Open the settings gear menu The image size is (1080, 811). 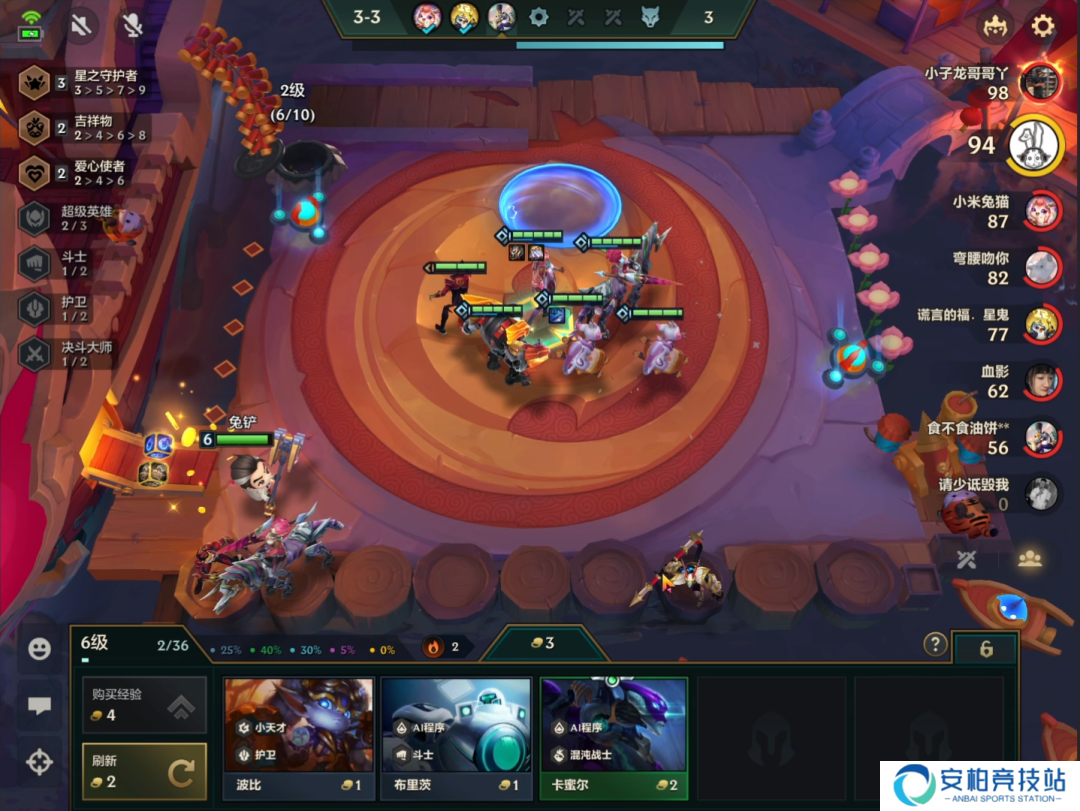click(1043, 26)
